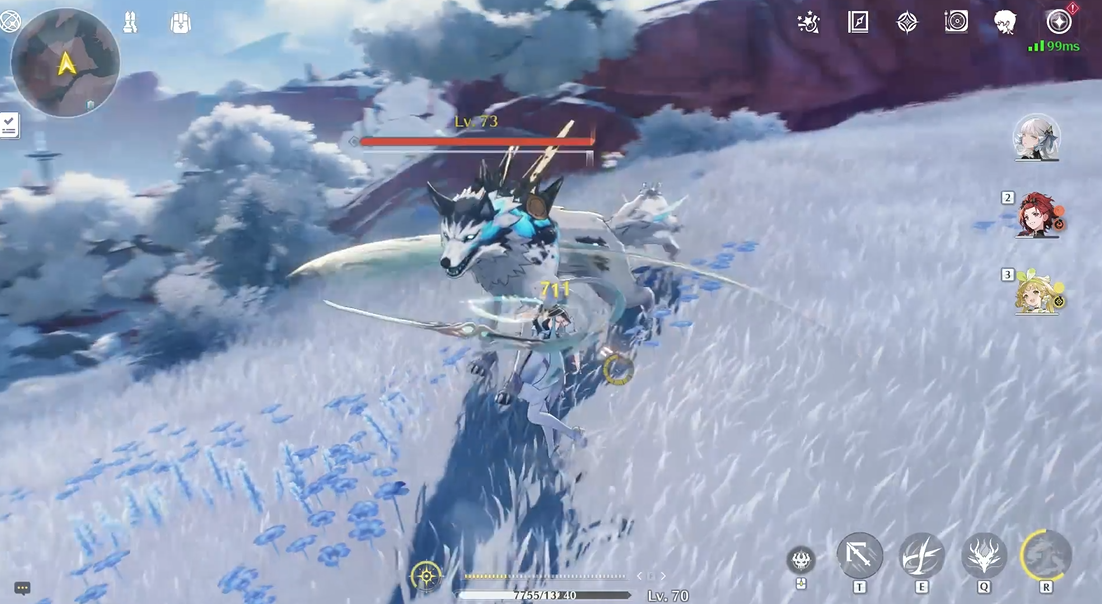1102x604 pixels.
Task: Select the white-haired character portrait
Action: pyautogui.click(x=1036, y=137)
